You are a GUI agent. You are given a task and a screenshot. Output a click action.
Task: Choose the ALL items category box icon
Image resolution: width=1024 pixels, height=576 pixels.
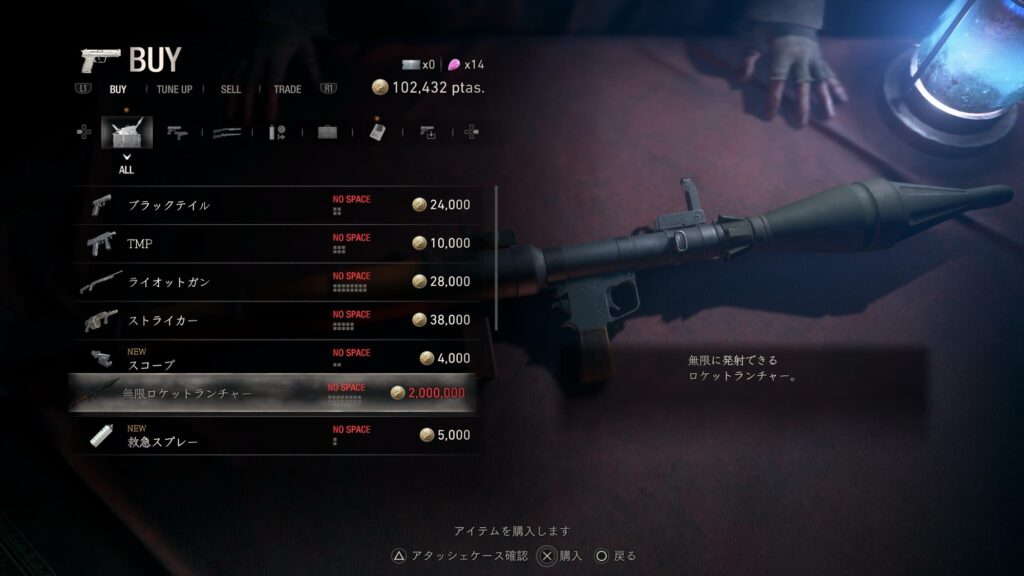[x=126, y=132]
